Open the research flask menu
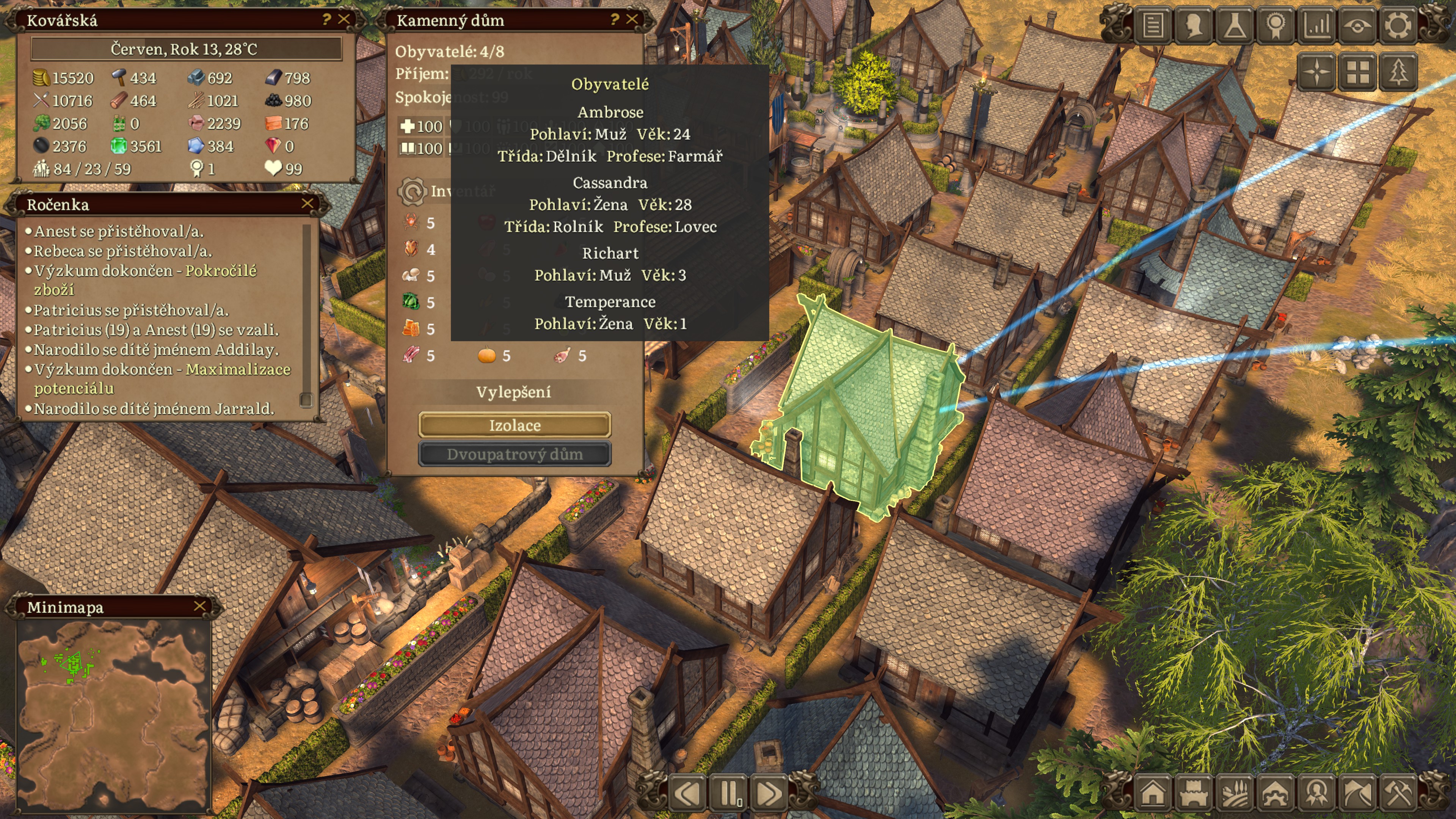Screen dimensions: 1456x819 pos(1235,25)
